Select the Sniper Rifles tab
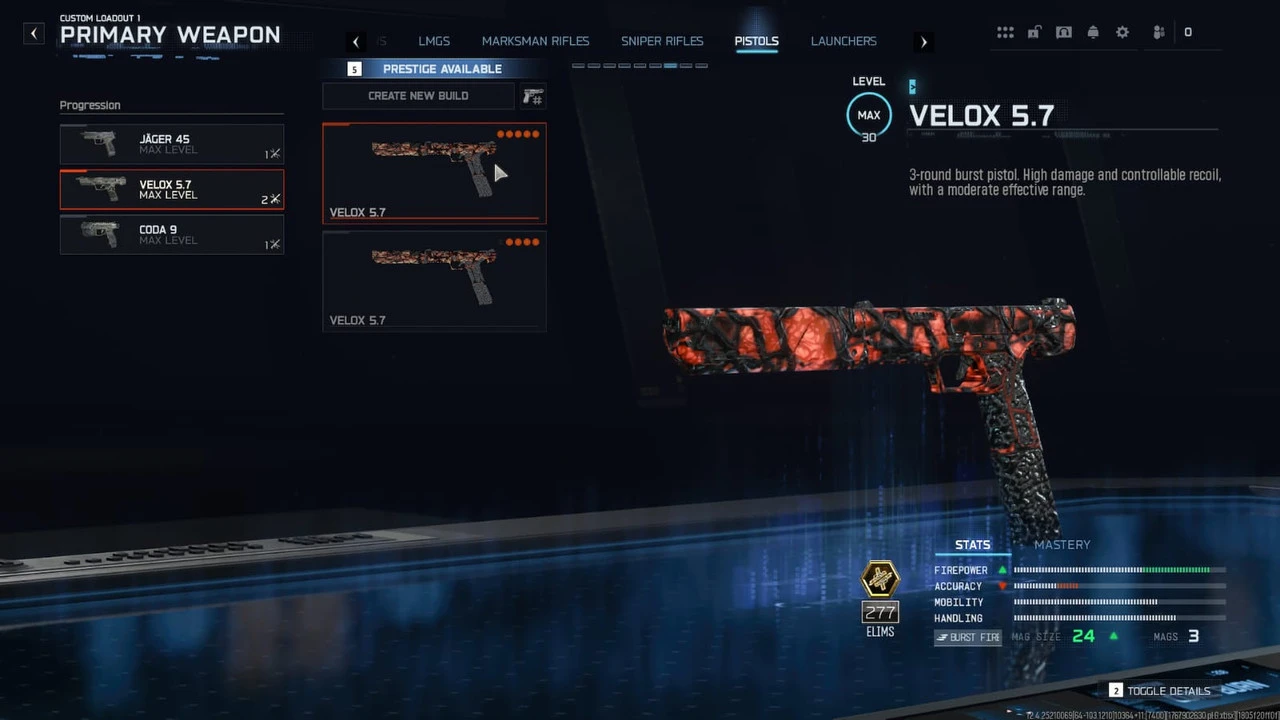The height and width of the screenshot is (720, 1280). [x=662, y=41]
